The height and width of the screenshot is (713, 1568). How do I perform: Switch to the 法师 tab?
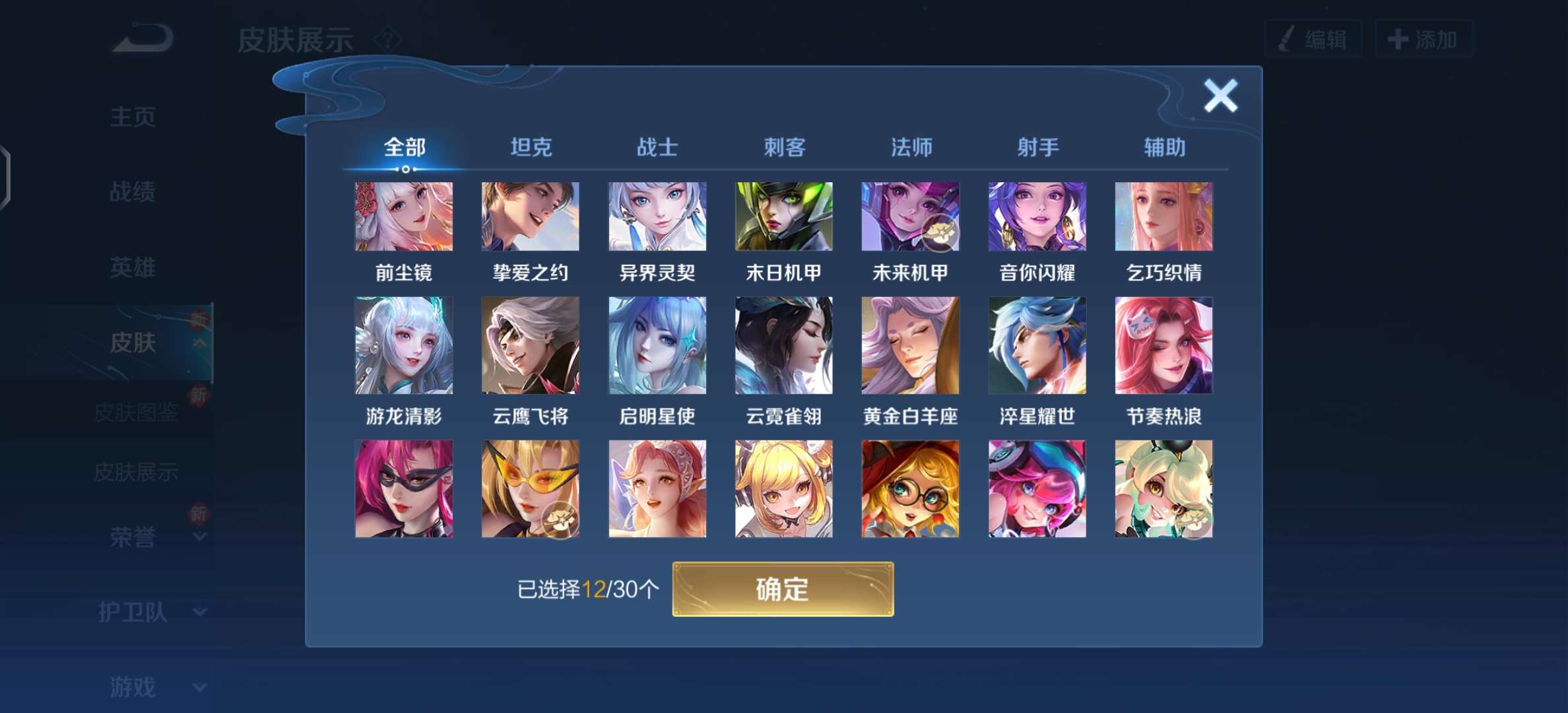pyautogui.click(x=910, y=148)
